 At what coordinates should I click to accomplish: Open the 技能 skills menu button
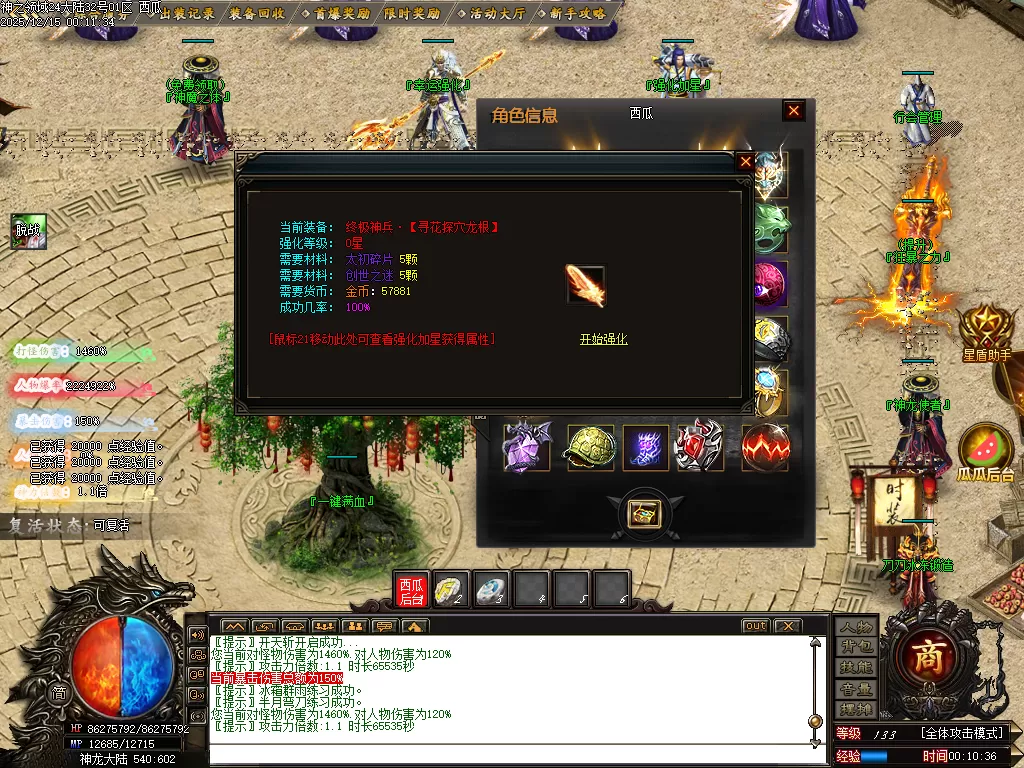coord(856,667)
